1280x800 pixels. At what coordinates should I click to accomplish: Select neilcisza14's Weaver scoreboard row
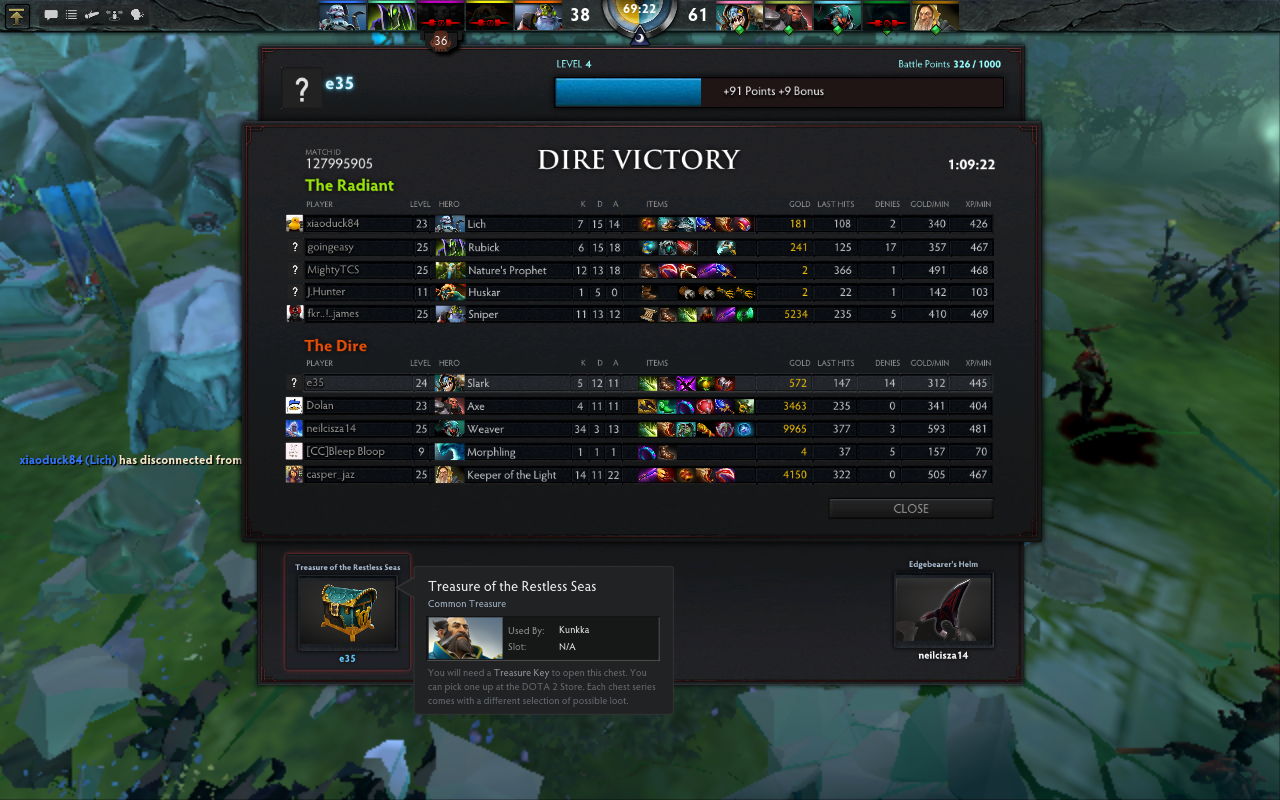coord(640,429)
